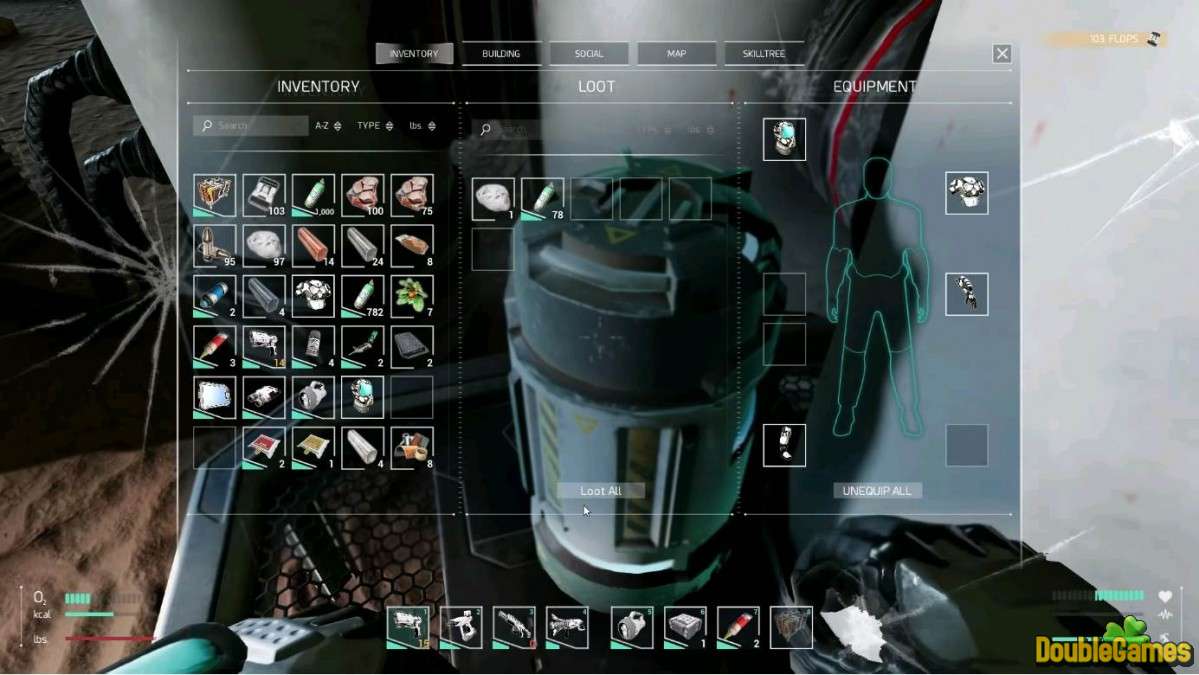Select the loot item with count 78
Image resolution: width=1199 pixels, height=675 pixels.
tap(543, 198)
